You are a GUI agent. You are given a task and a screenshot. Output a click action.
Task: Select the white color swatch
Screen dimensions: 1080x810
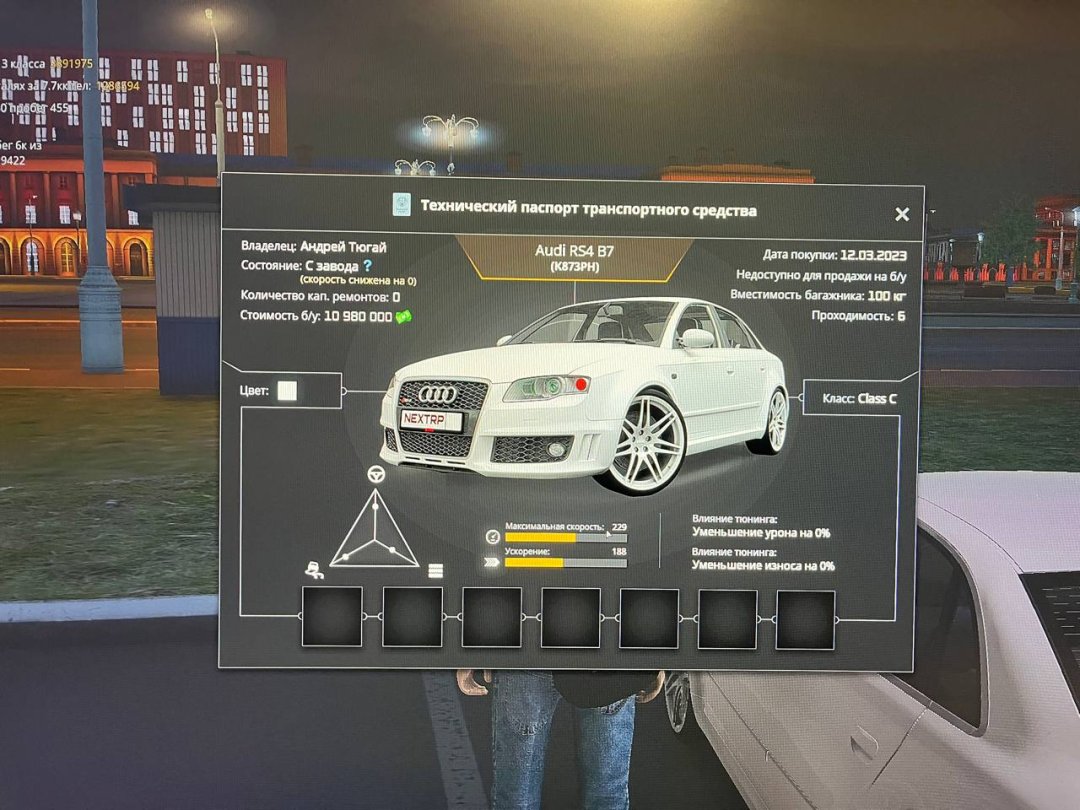[x=287, y=391]
